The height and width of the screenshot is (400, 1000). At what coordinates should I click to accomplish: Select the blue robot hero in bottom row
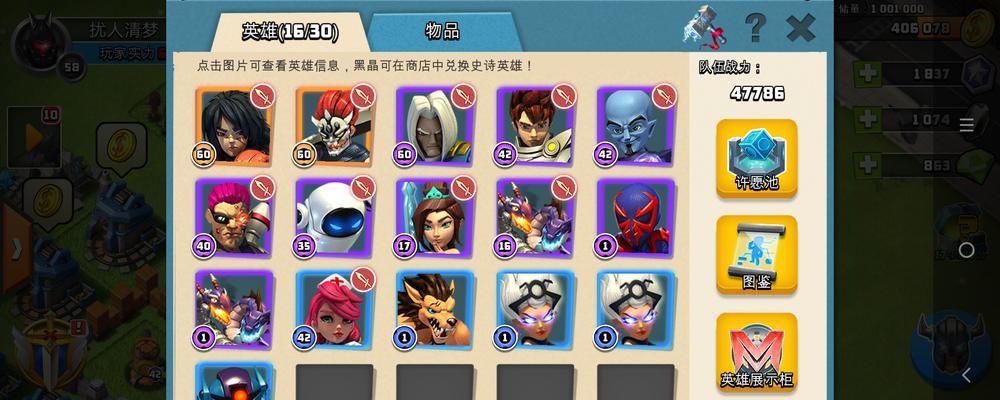click(x=234, y=382)
